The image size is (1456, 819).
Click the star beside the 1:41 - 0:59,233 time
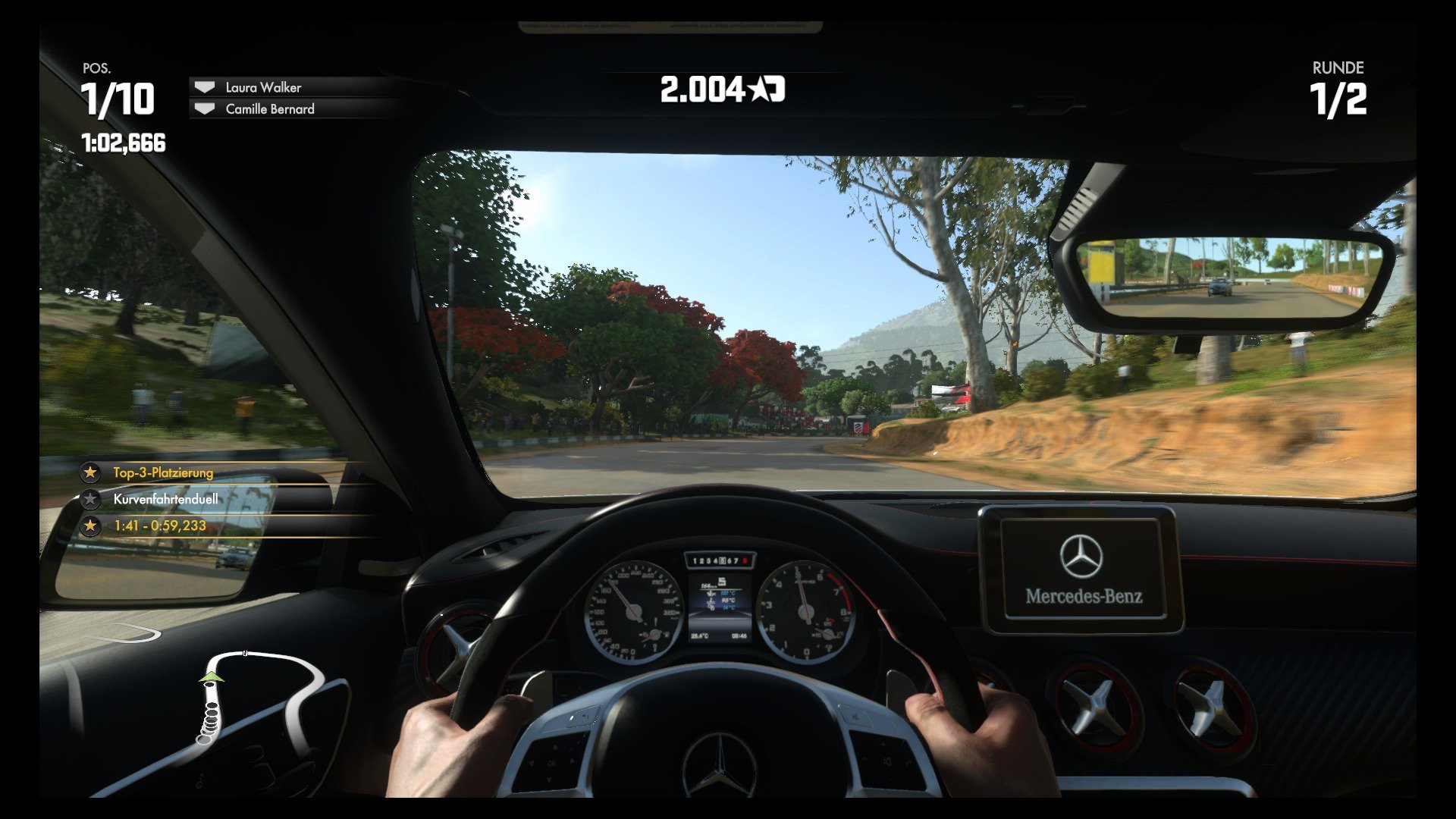pyautogui.click(x=91, y=526)
